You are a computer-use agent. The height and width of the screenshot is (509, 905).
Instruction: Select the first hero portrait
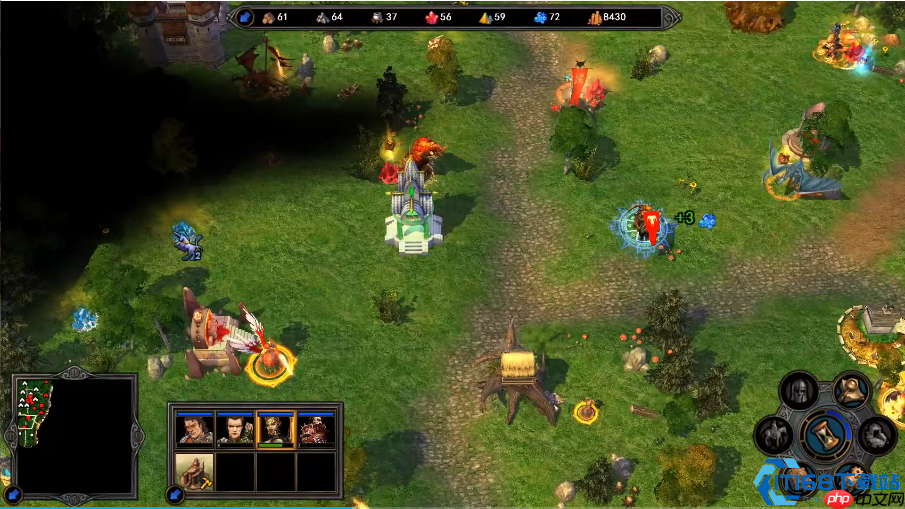(x=194, y=430)
